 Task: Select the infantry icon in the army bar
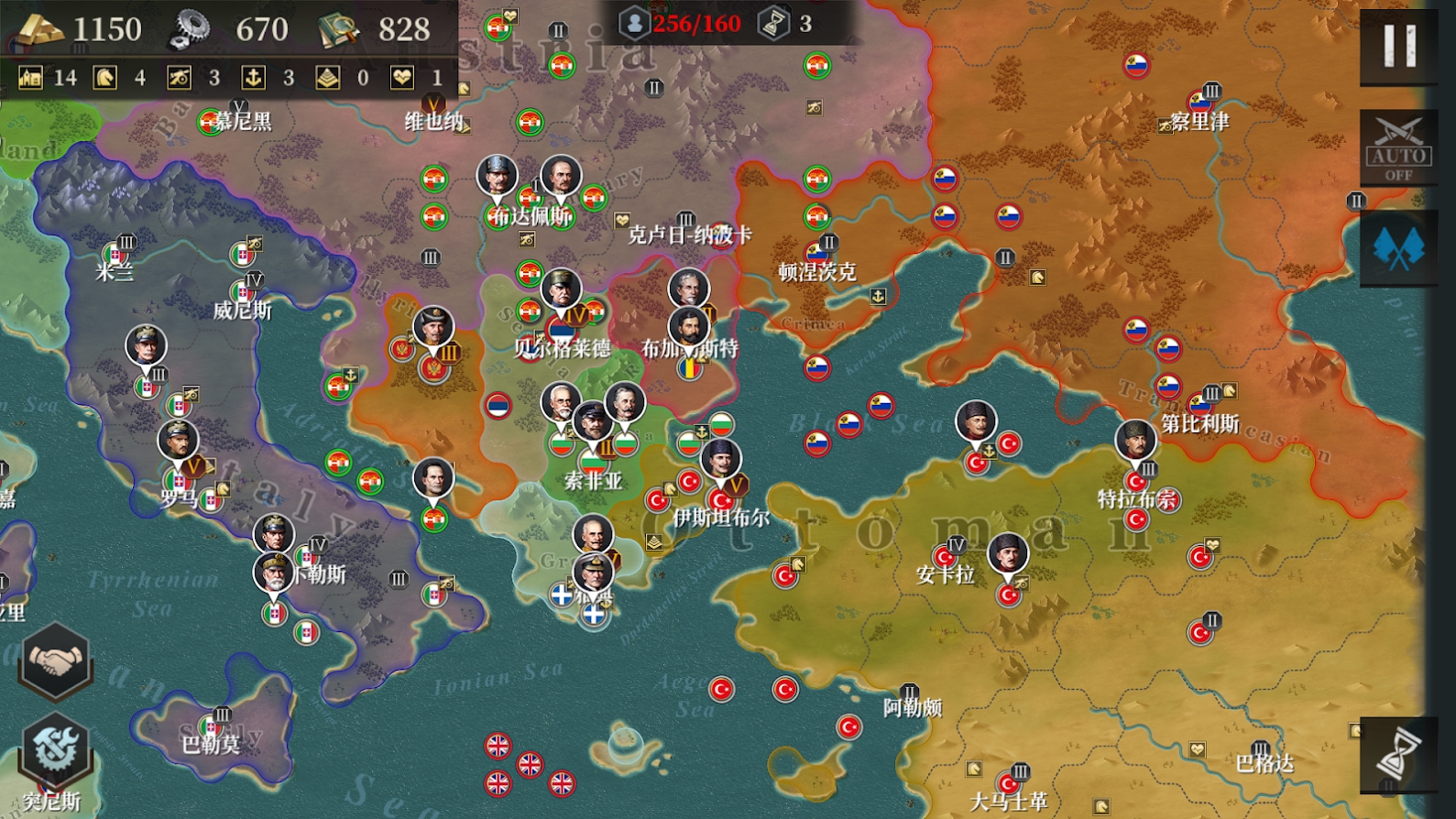(32, 78)
